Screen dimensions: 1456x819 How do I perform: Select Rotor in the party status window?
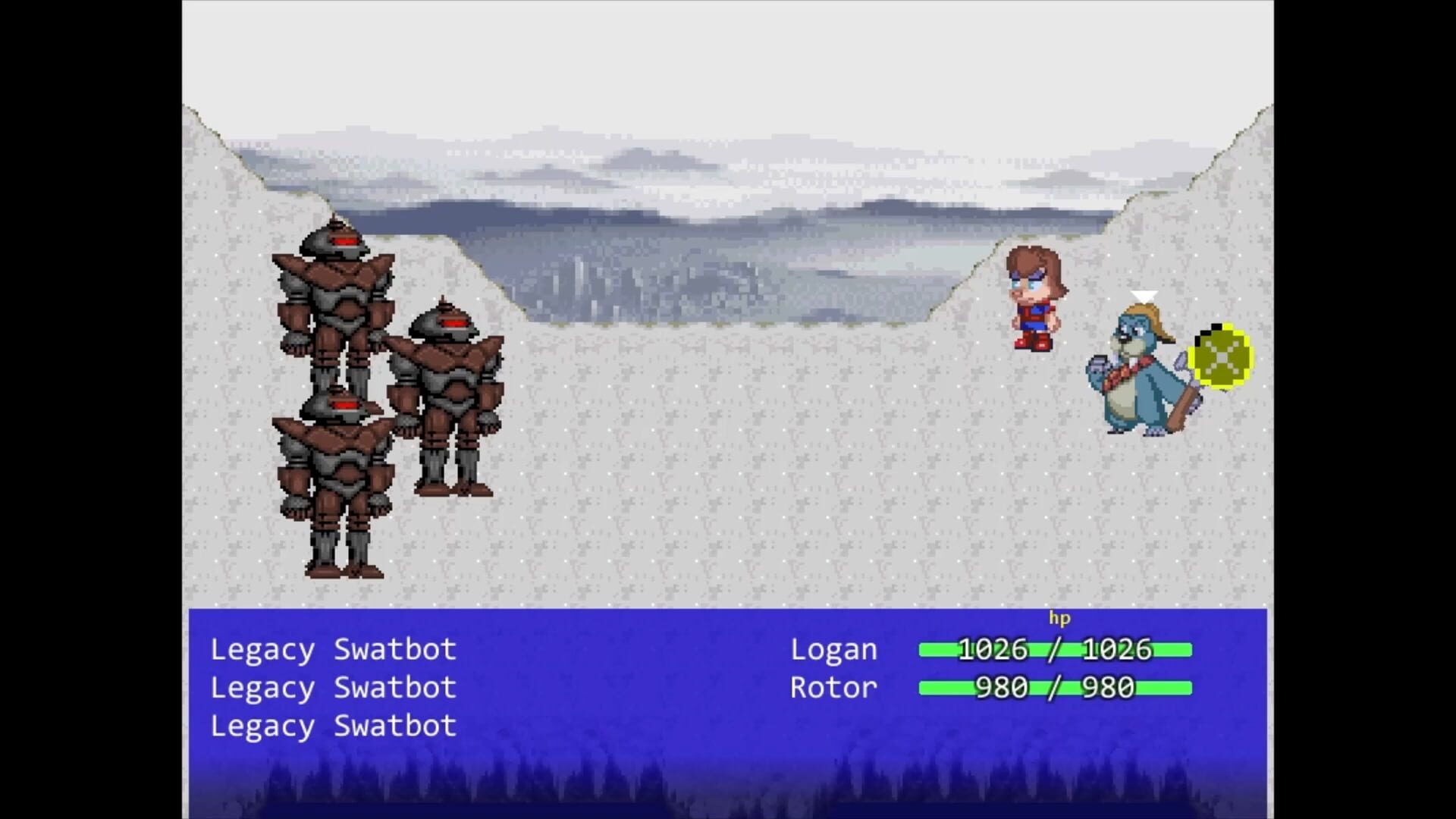click(832, 688)
